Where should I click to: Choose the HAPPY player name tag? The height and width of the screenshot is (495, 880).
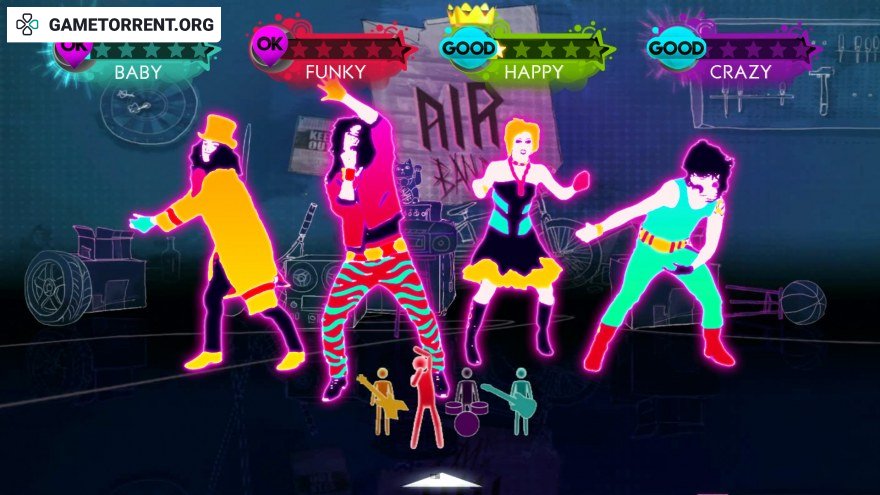pos(532,72)
